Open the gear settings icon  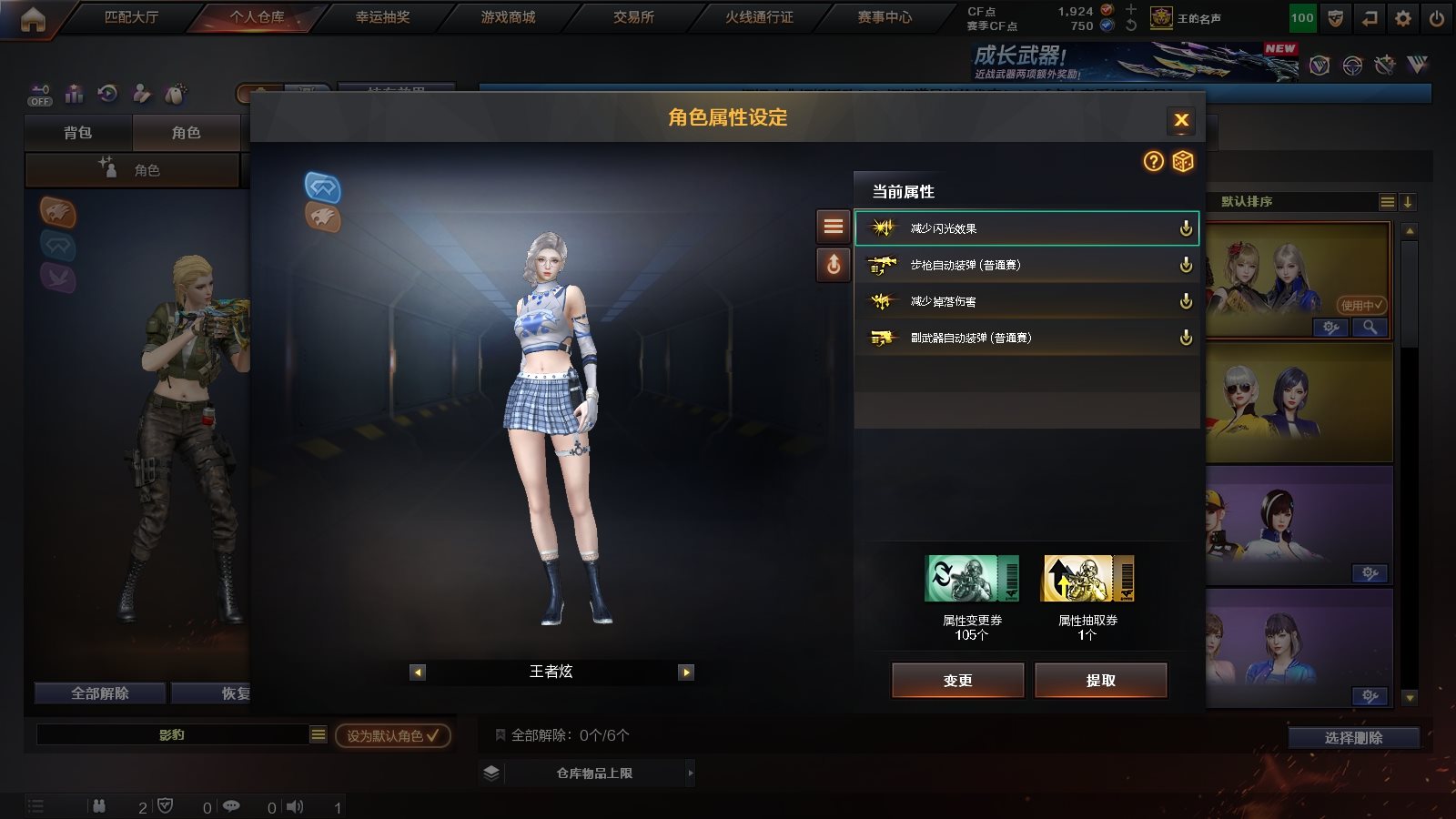click(1403, 18)
